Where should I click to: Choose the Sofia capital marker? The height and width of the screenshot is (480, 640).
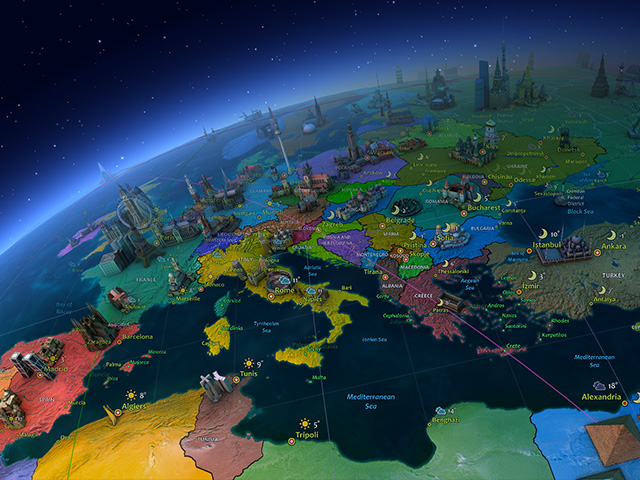432,240
